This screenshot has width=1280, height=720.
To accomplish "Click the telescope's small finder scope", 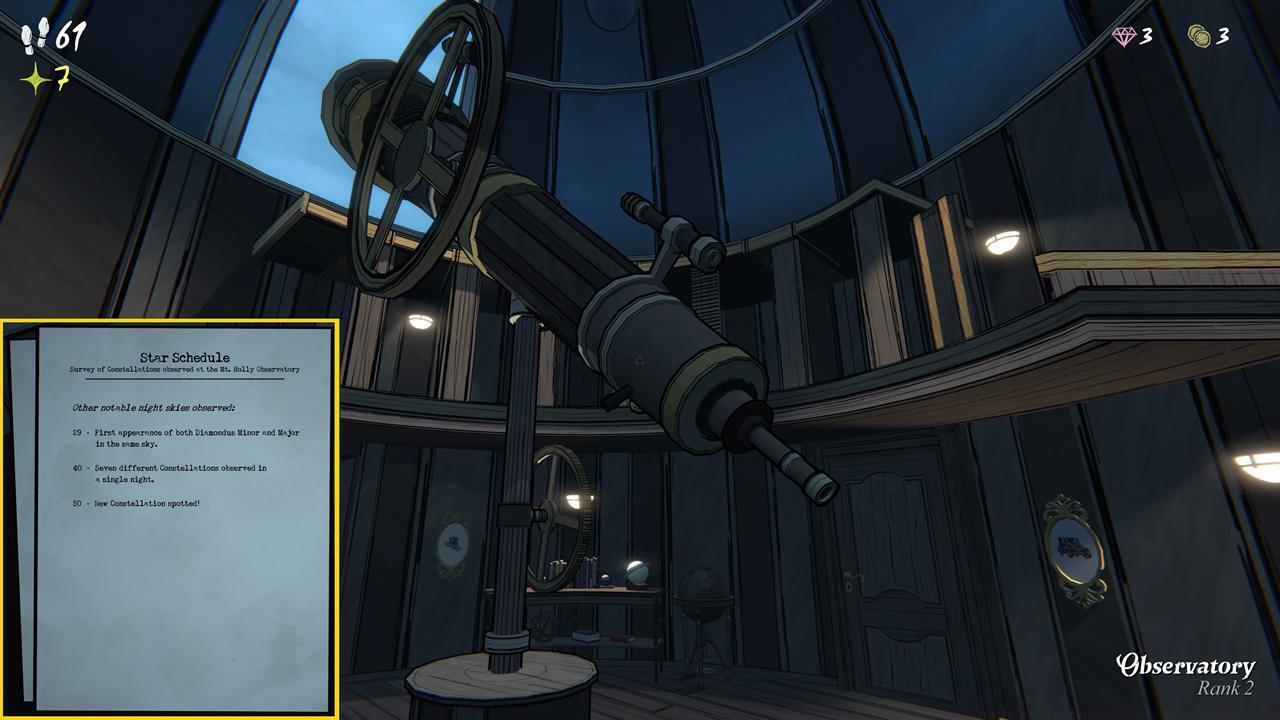I will 665,220.
